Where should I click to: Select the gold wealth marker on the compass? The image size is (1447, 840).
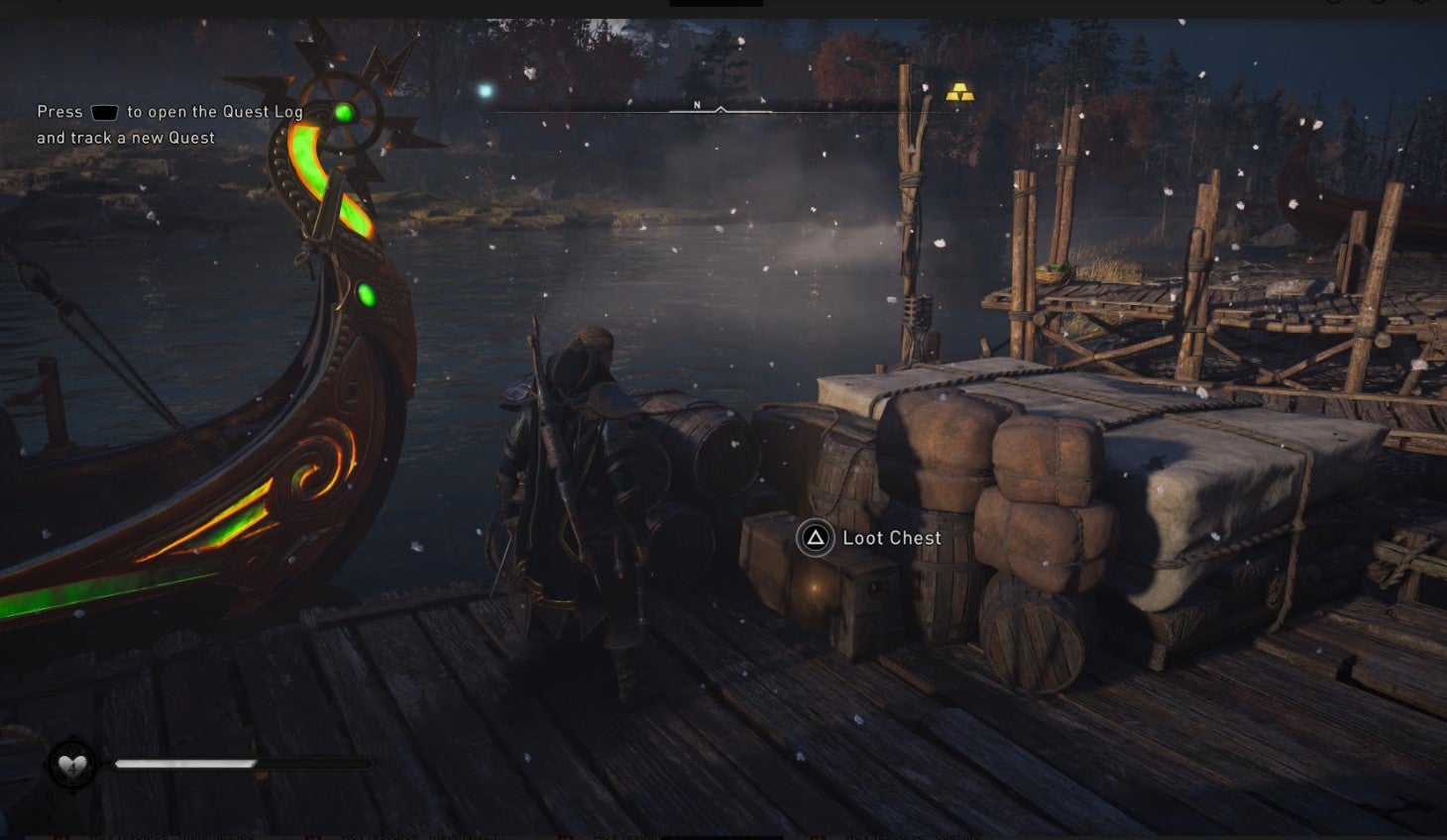(x=959, y=93)
